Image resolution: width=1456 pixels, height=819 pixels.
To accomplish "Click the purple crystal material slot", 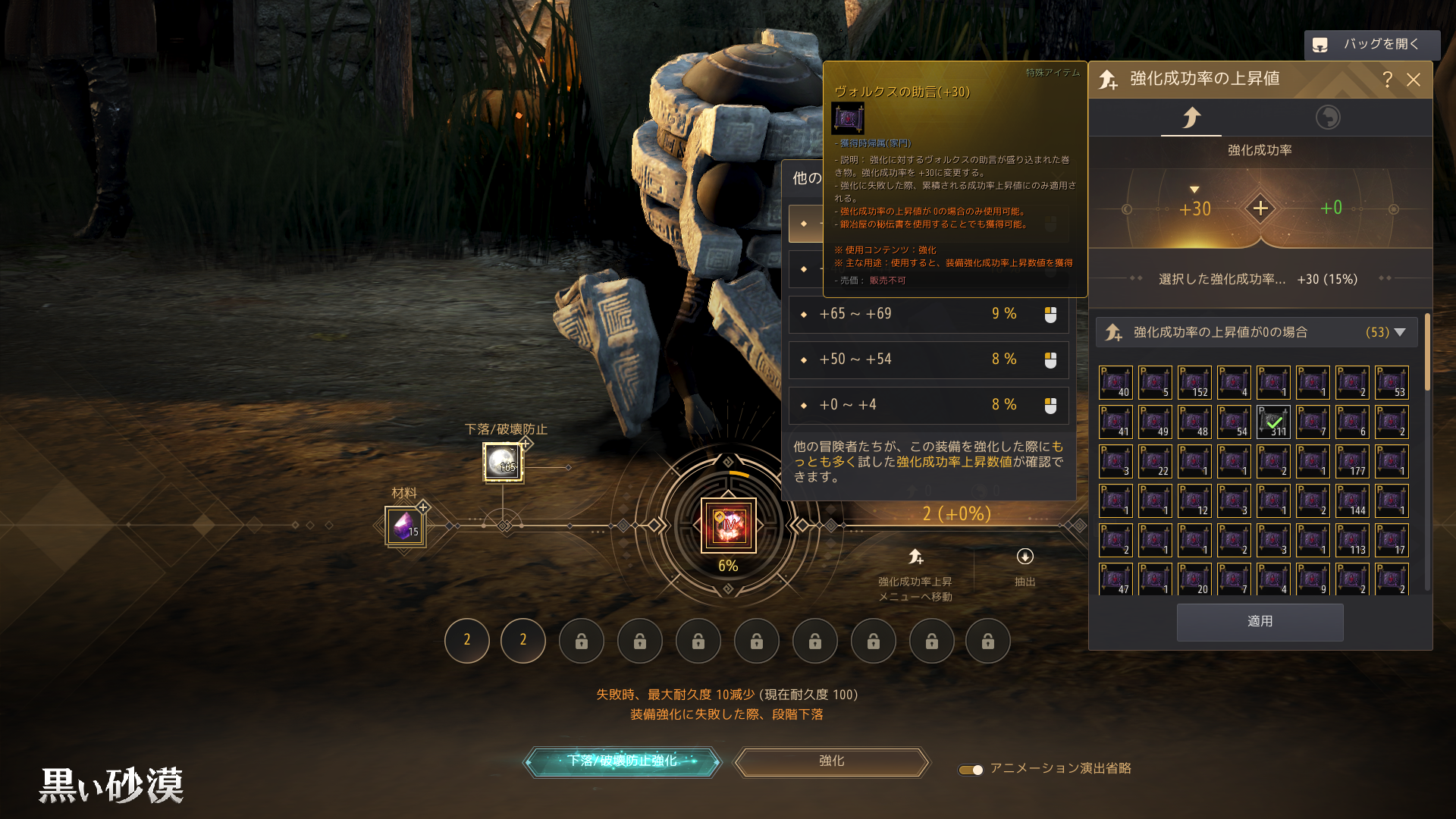I will (x=405, y=526).
